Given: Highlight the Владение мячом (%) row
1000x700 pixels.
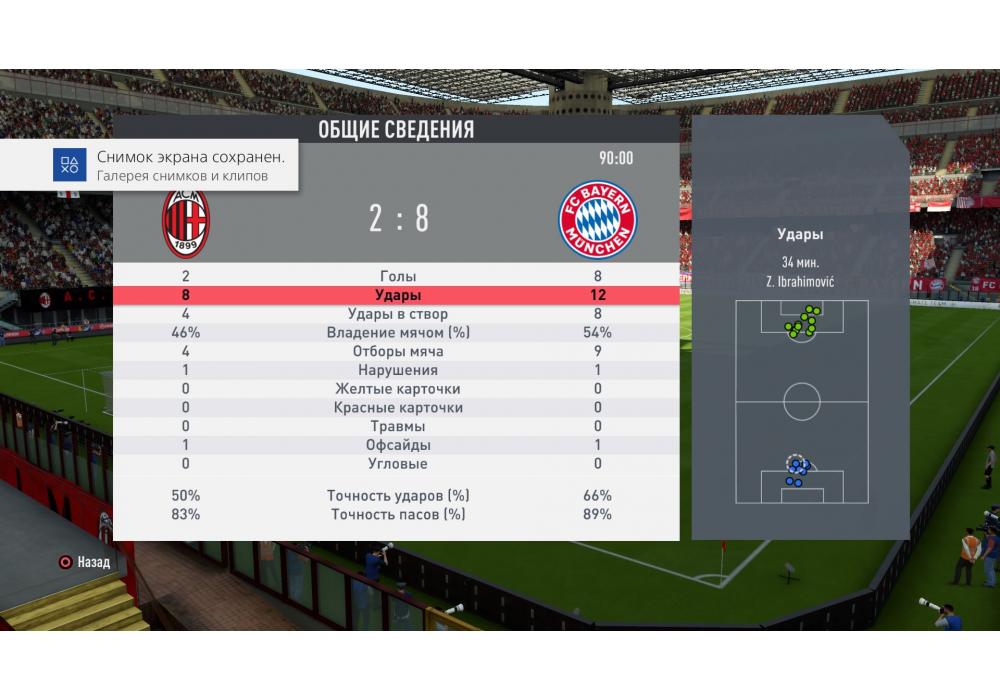Looking at the screenshot, I should (x=398, y=333).
